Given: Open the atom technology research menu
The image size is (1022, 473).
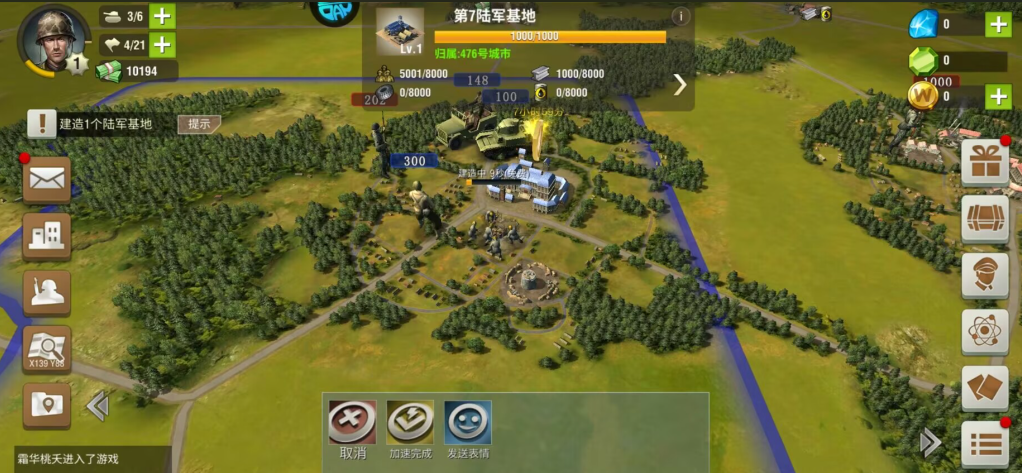Looking at the screenshot, I should [984, 331].
